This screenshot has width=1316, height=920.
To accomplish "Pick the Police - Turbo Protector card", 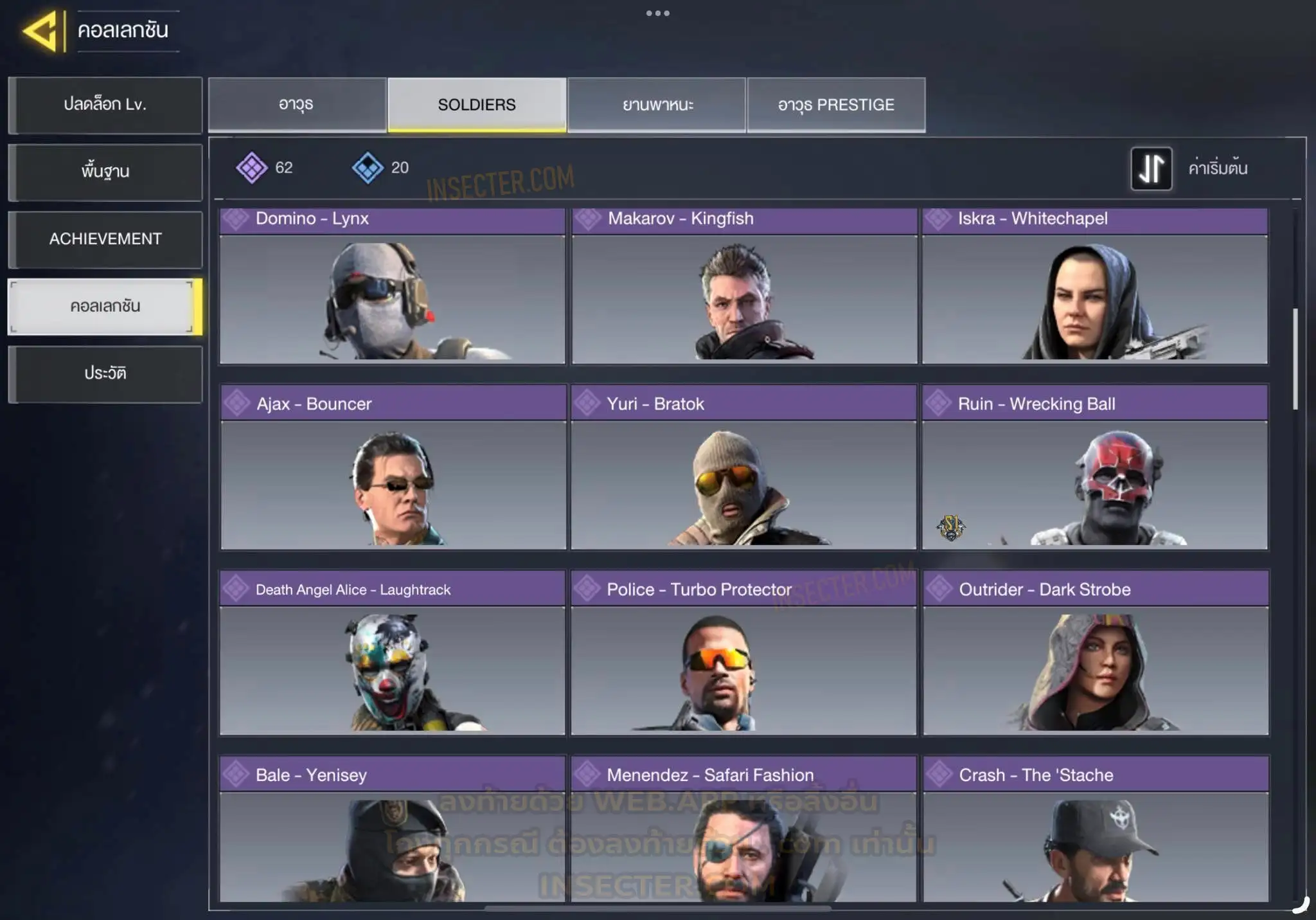I will click(743, 653).
